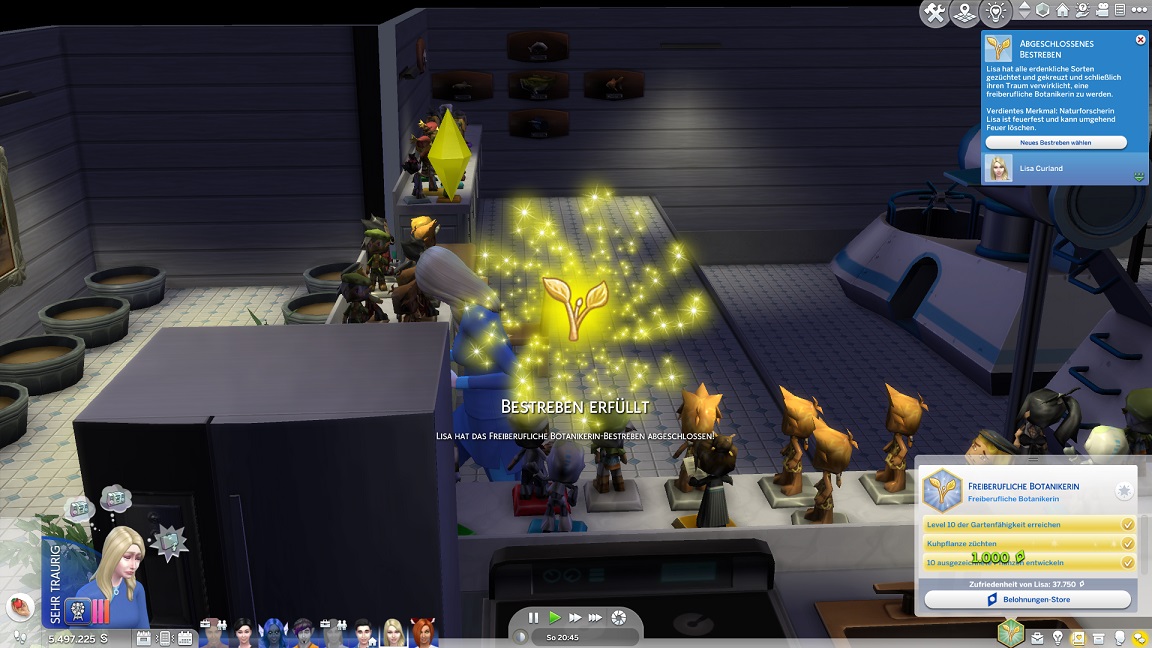The height and width of the screenshot is (648, 1152).
Task: Pause the game
Action: [533, 618]
